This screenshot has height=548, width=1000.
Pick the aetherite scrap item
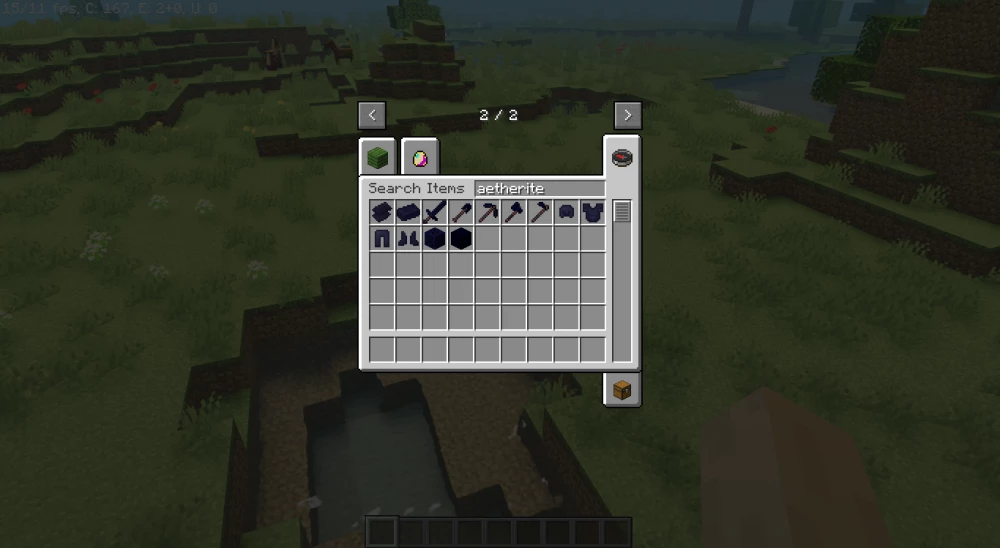[x=382, y=212]
